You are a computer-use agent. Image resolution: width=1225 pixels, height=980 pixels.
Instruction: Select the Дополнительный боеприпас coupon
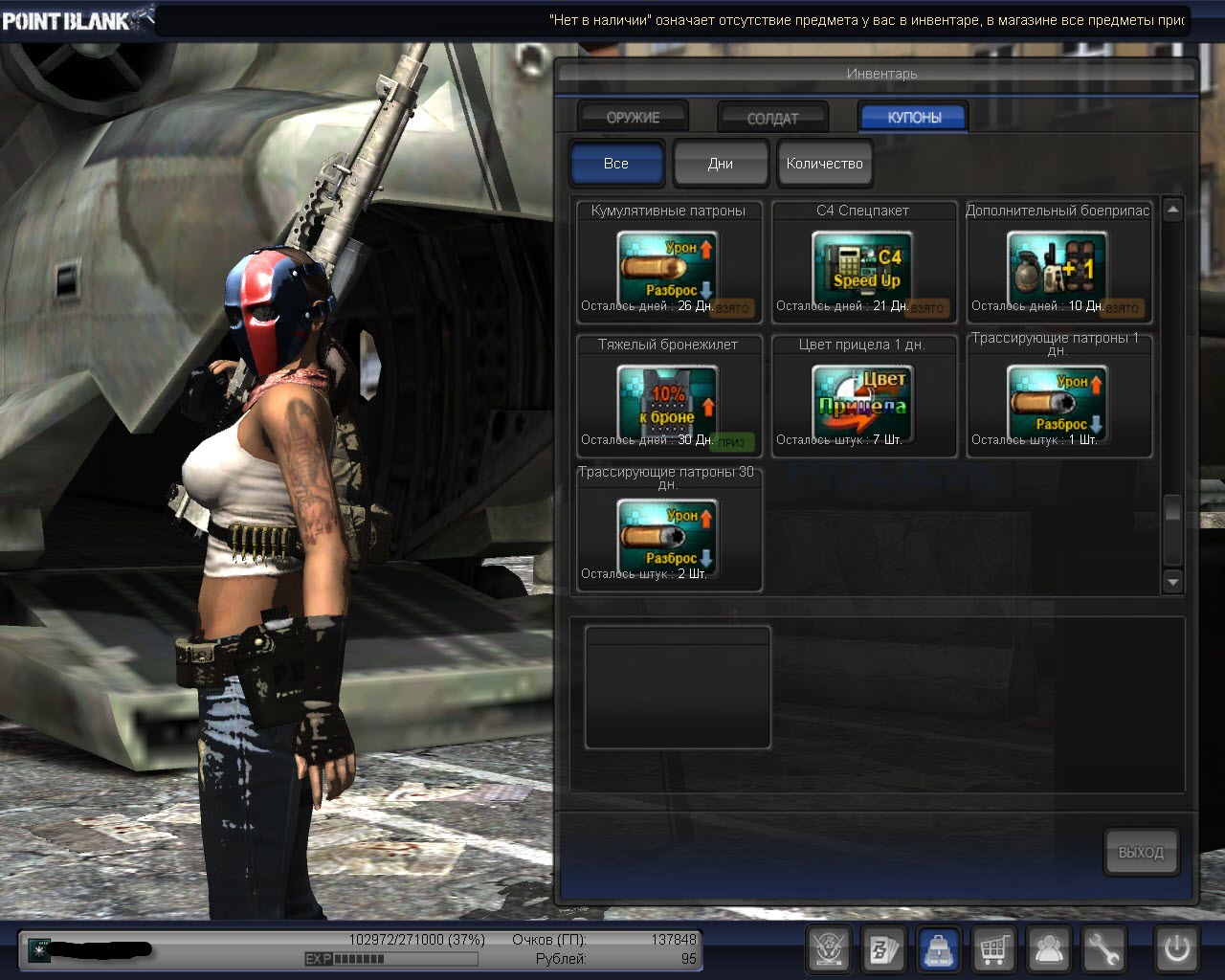point(1058,263)
